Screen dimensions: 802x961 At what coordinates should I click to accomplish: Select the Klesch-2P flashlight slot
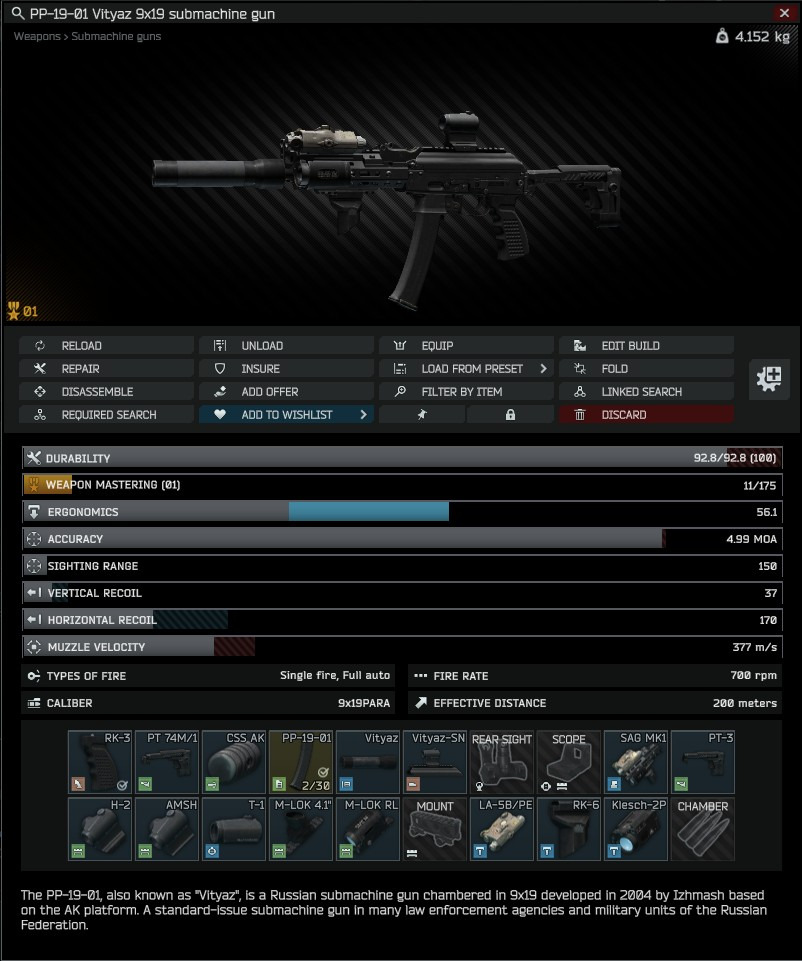(636, 829)
